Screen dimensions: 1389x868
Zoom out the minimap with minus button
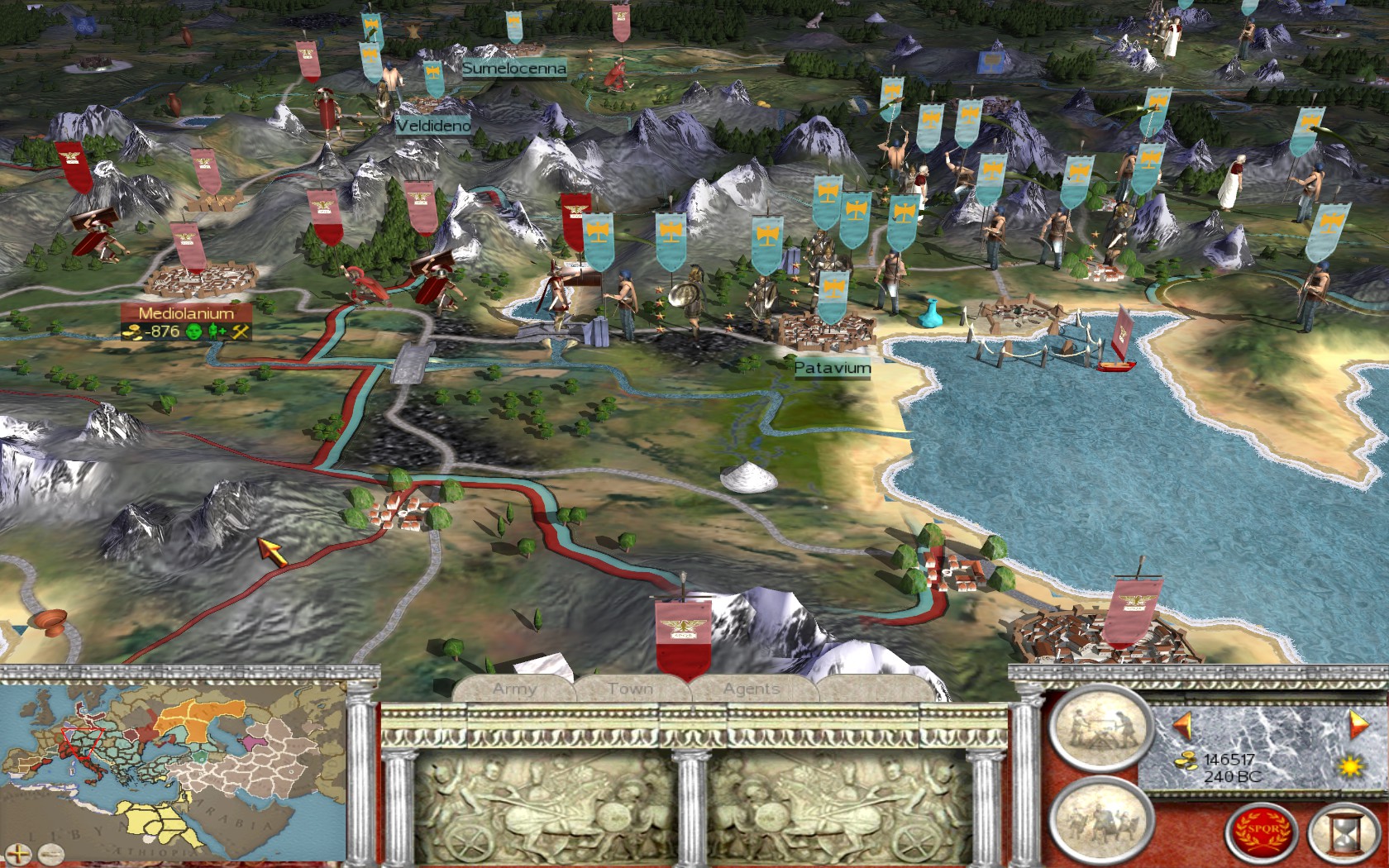(51, 852)
